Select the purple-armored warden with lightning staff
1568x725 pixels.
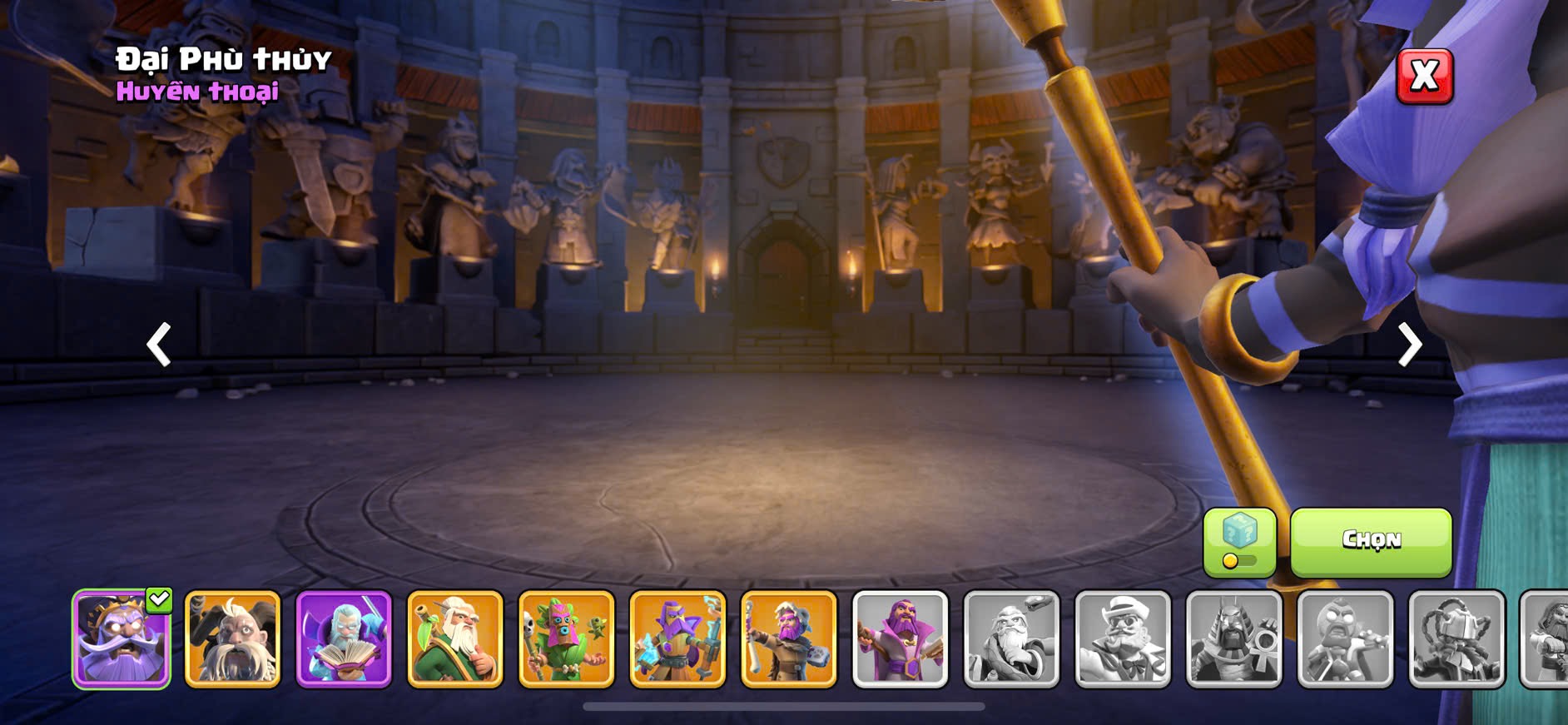[678, 639]
